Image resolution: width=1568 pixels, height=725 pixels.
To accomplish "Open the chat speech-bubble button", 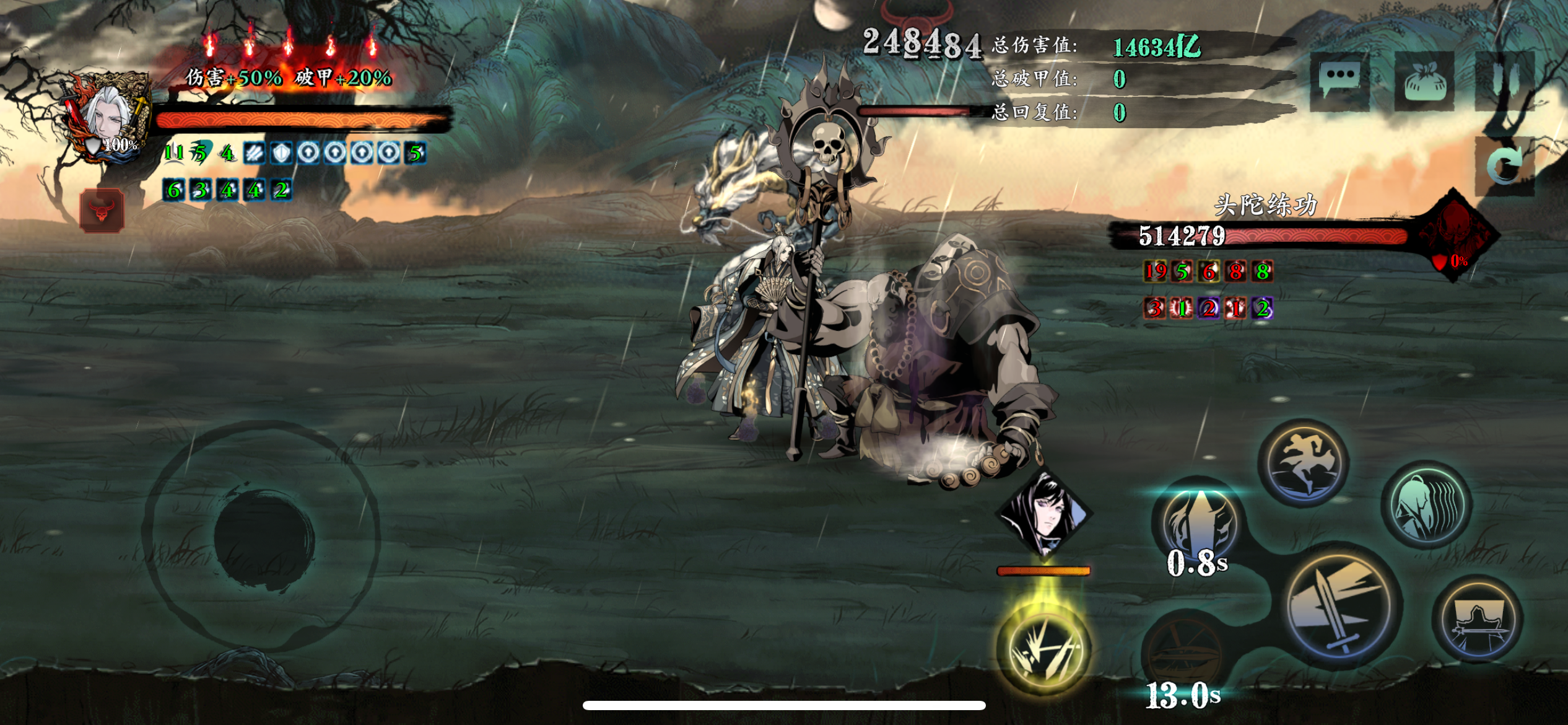I will point(1340,81).
